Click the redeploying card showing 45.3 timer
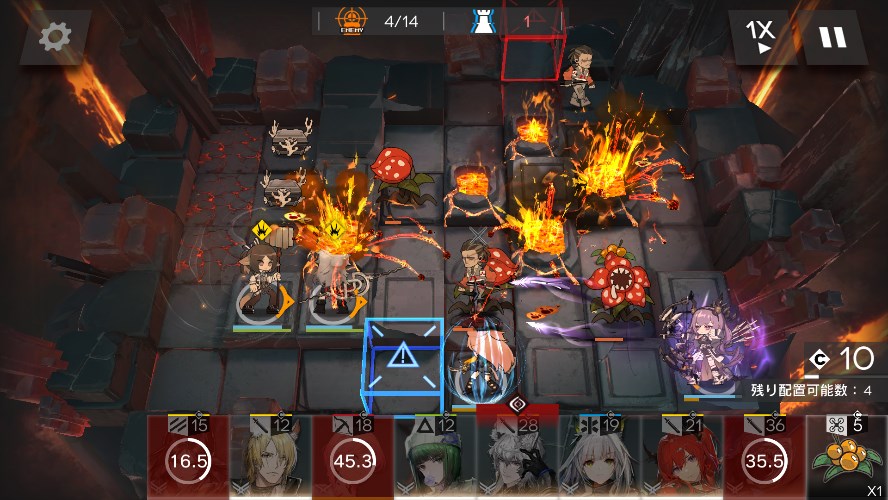 [352, 458]
